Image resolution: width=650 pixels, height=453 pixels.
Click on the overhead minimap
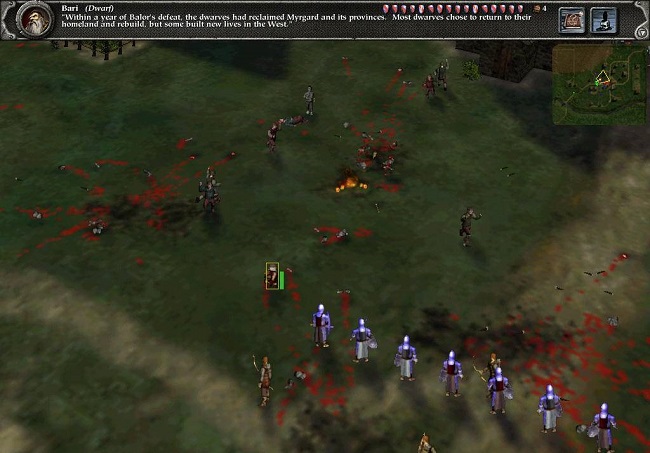coord(599,84)
